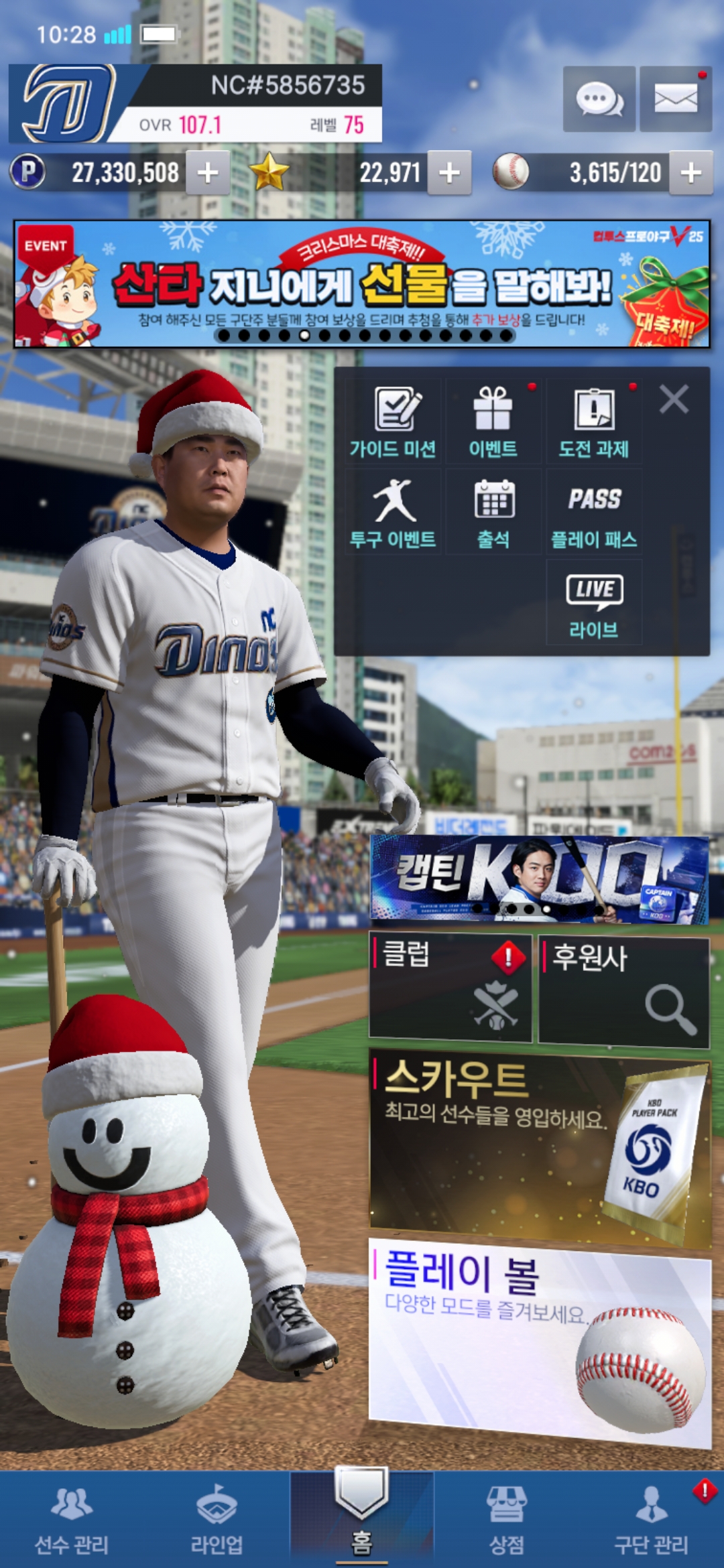Open the 후원사 sponsor tile
This screenshot has height=1568, width=724.
click(623, 990)
